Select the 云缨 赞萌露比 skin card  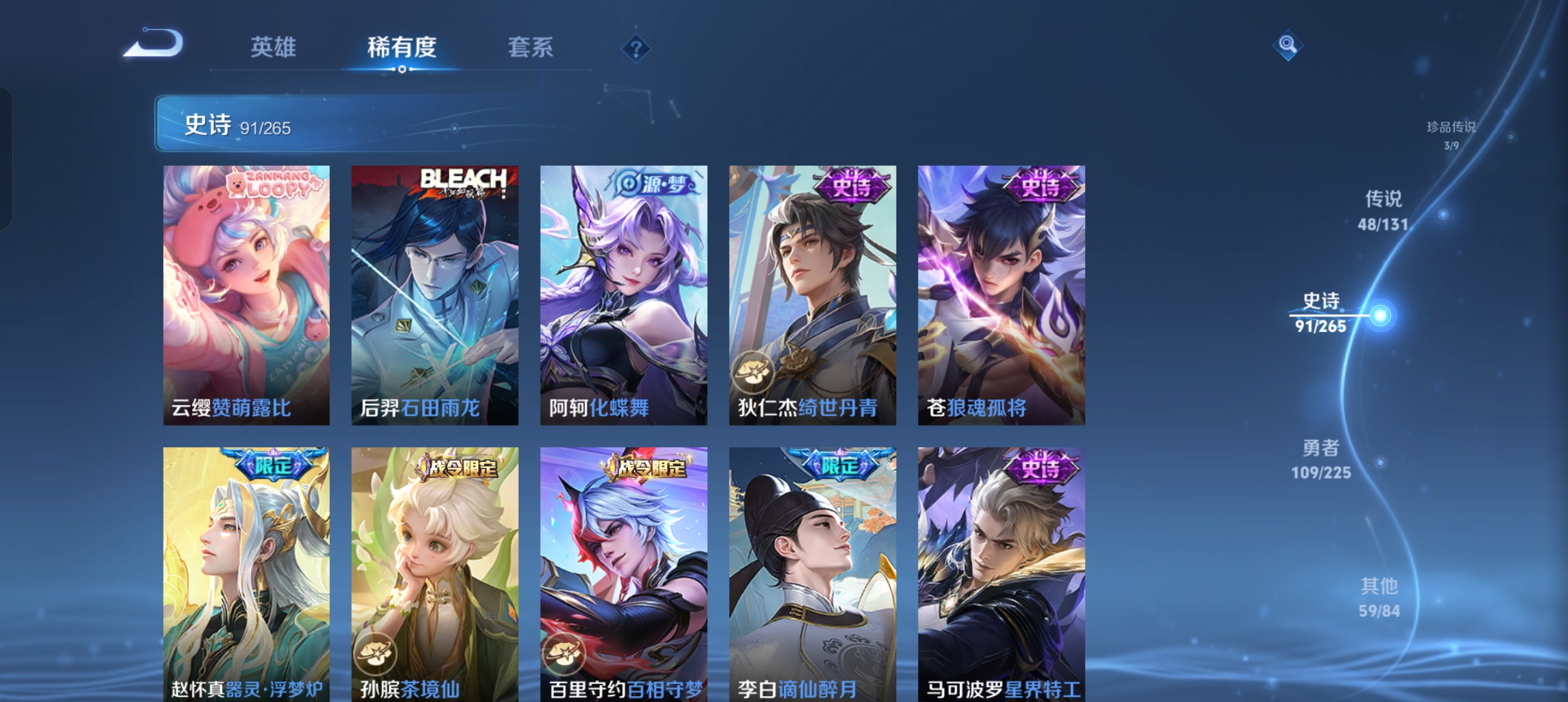(x=246, y=295)
